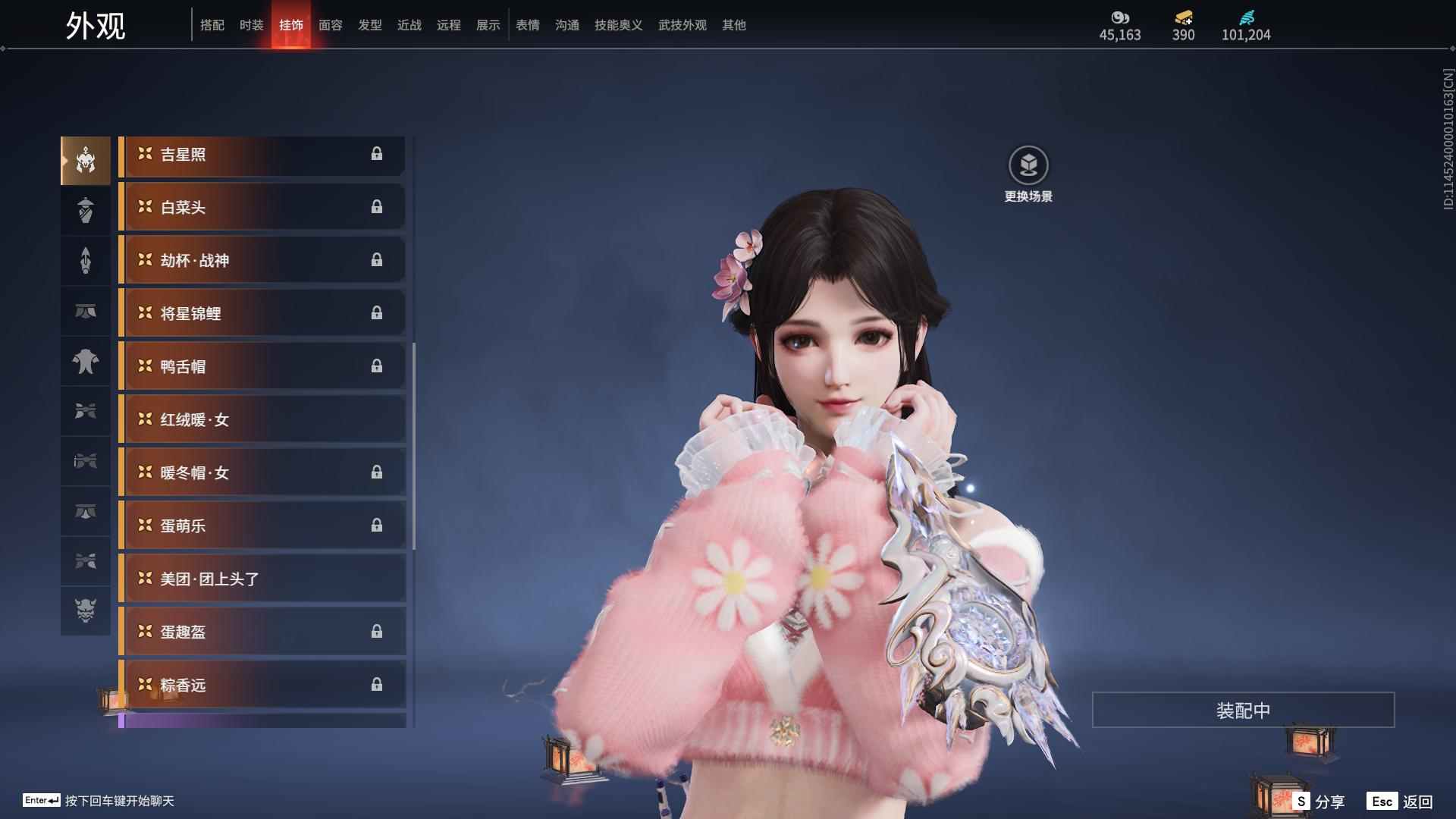Open the back ornament category in sidebar
The image size is (1456, 819).
[85, 260]
